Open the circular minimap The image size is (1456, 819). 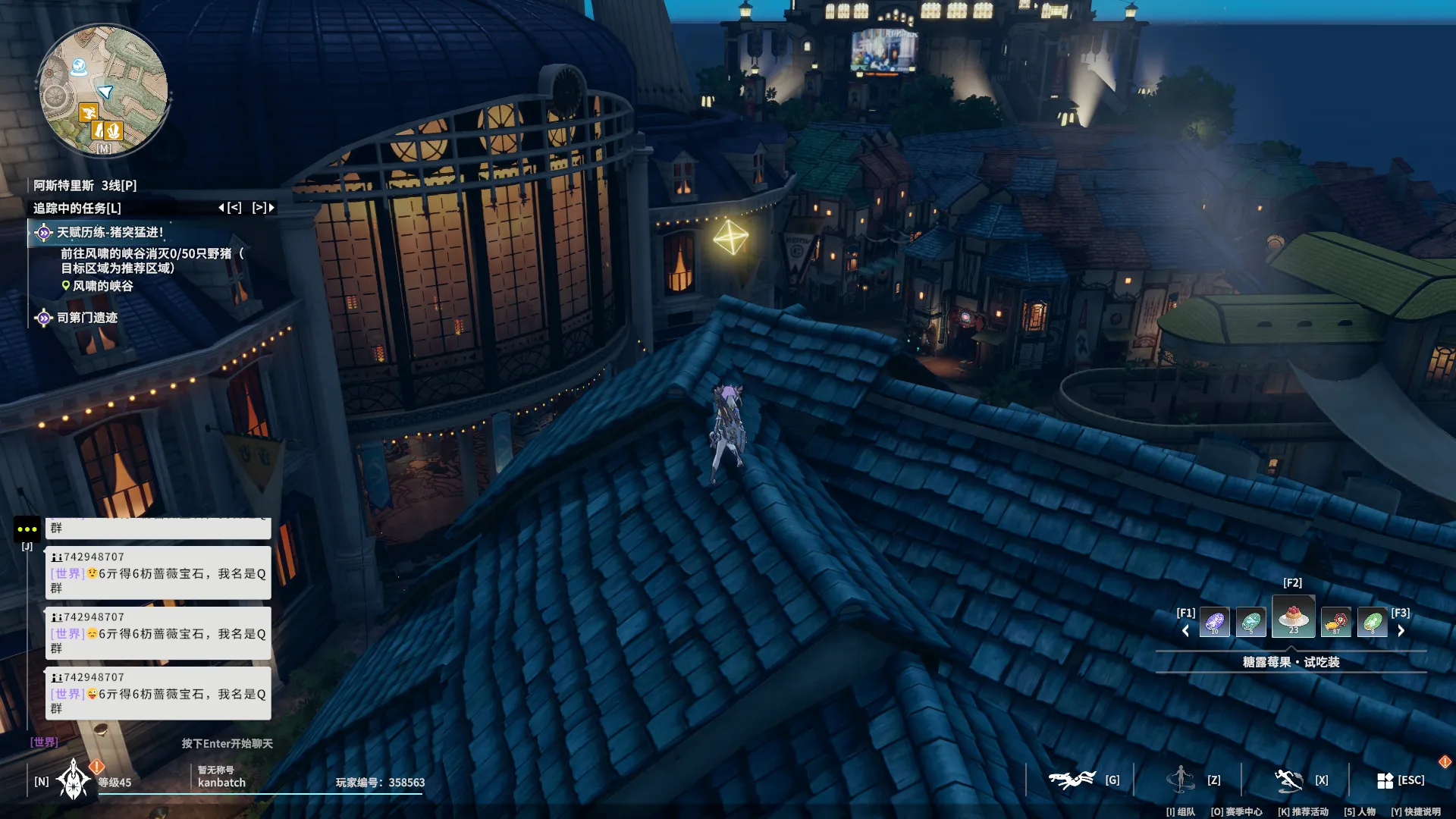click(x=103, y=89)
